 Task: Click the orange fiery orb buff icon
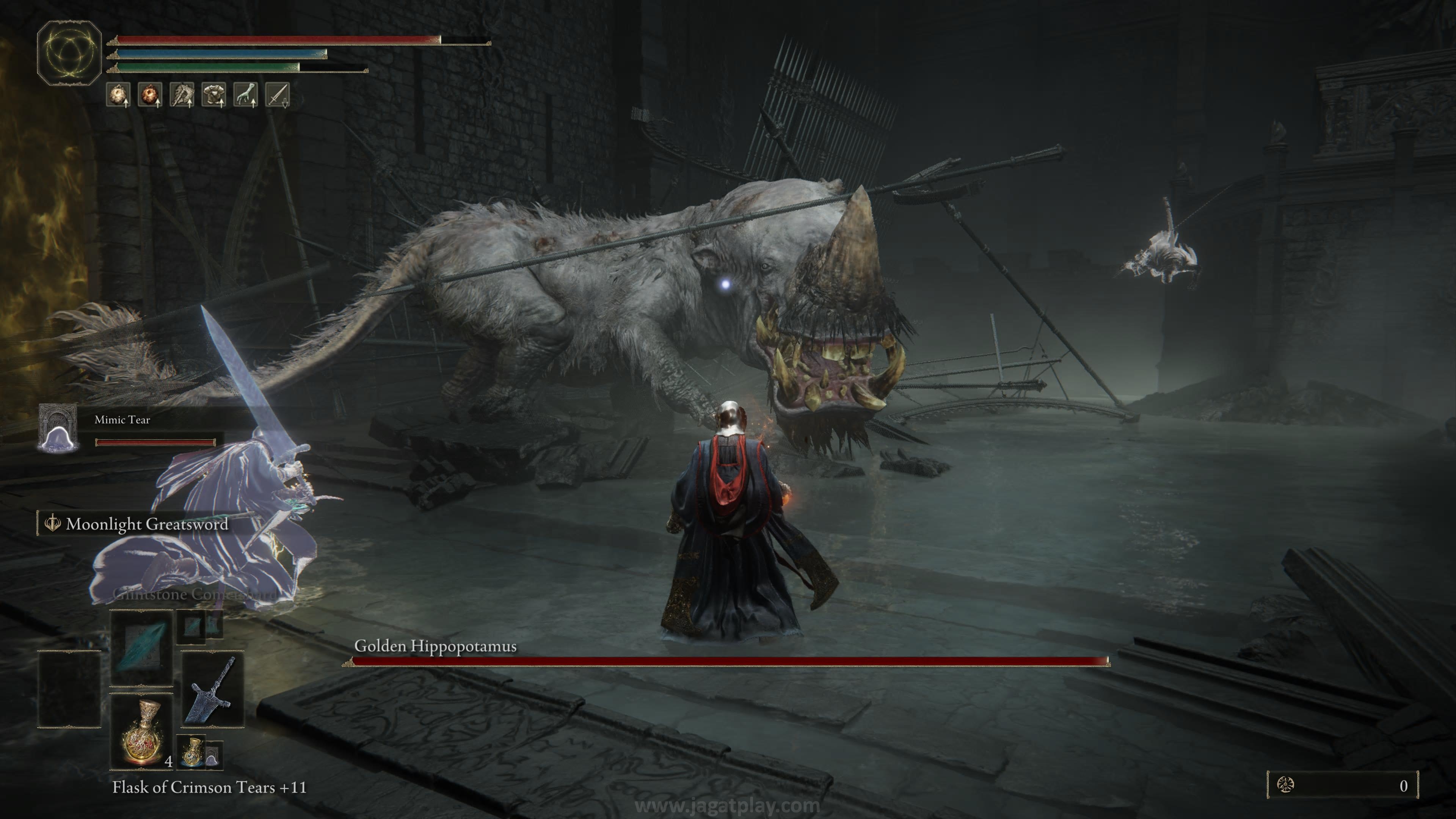point(150,94)
